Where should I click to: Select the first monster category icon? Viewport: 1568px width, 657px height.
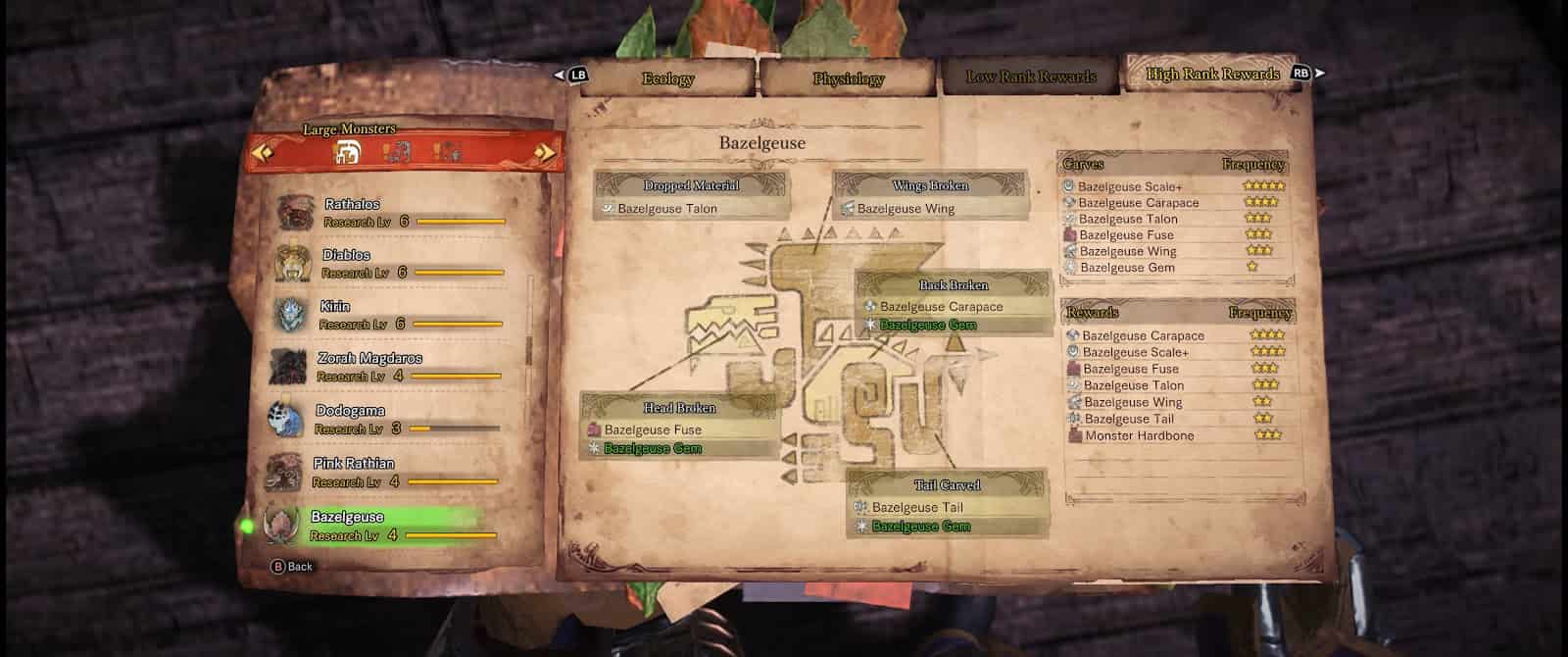click(348, 152)
